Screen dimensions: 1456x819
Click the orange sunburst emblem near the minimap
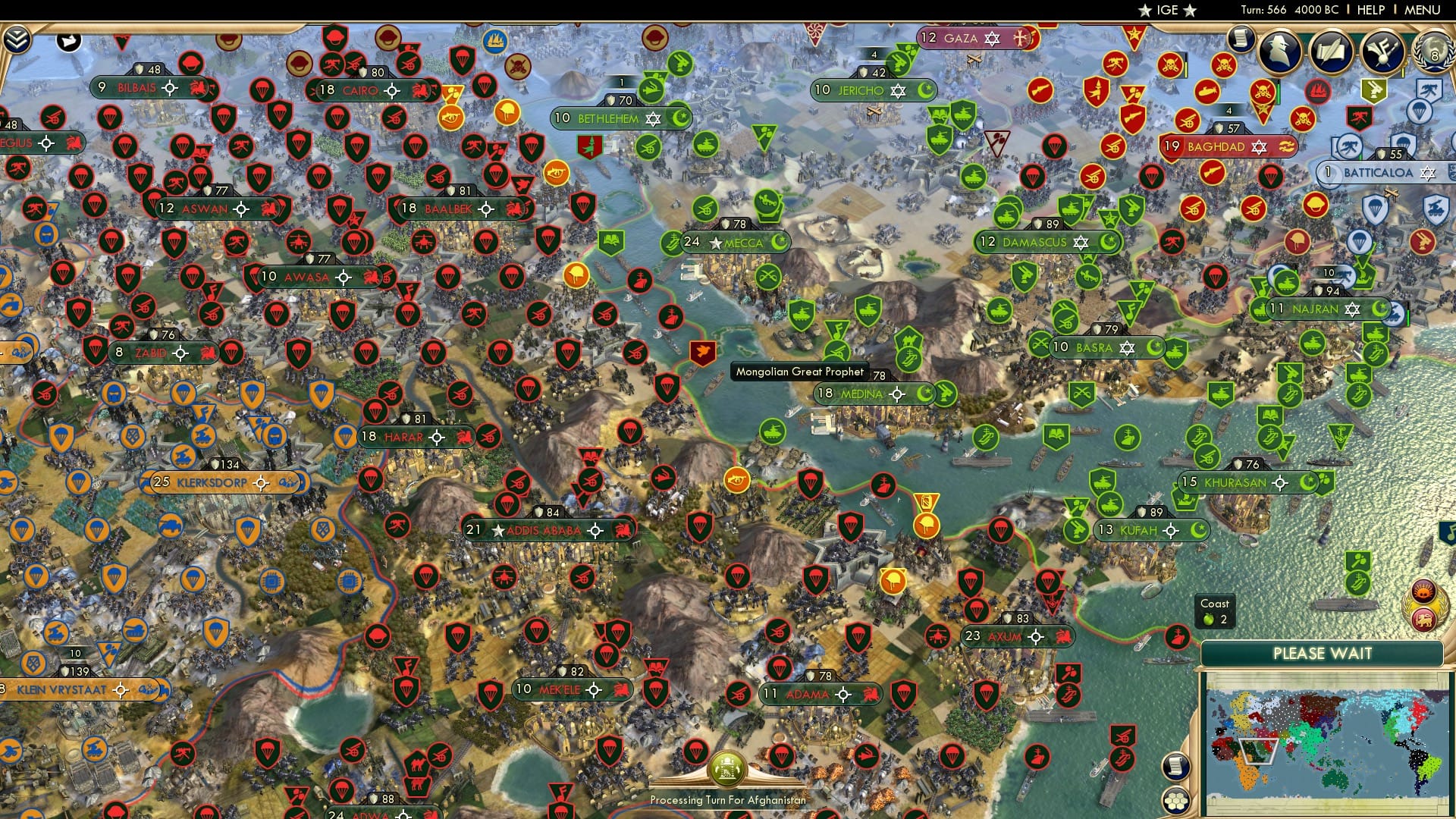pos(1422,591)
